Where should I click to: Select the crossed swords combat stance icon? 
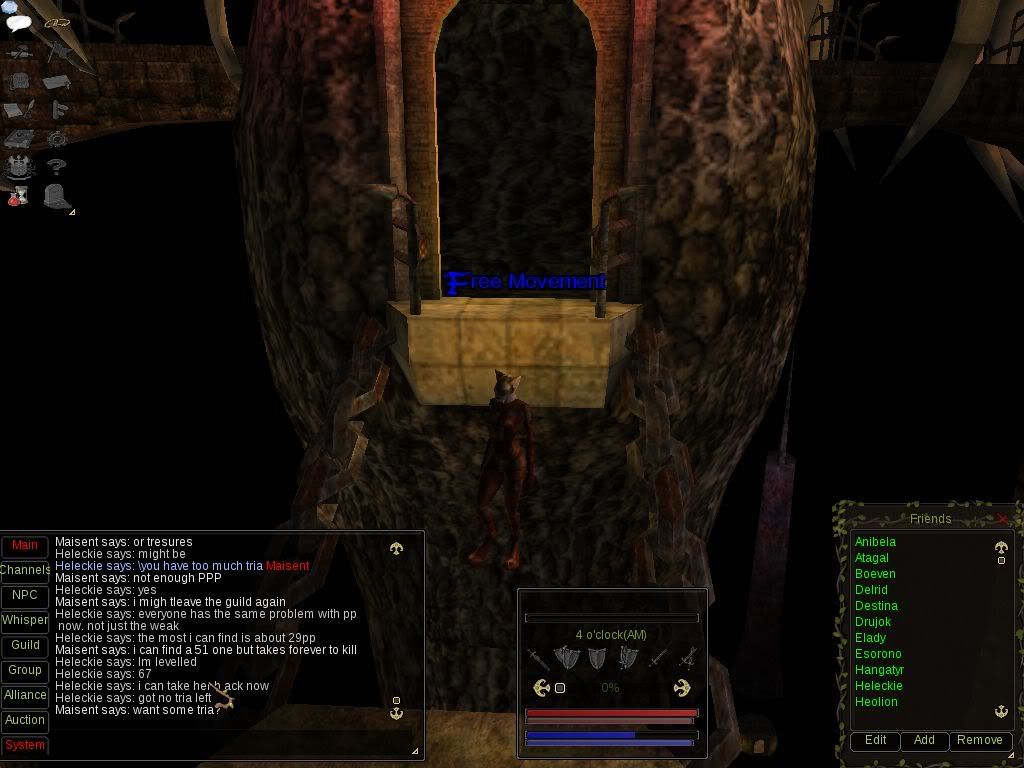(x=687, y=658)
